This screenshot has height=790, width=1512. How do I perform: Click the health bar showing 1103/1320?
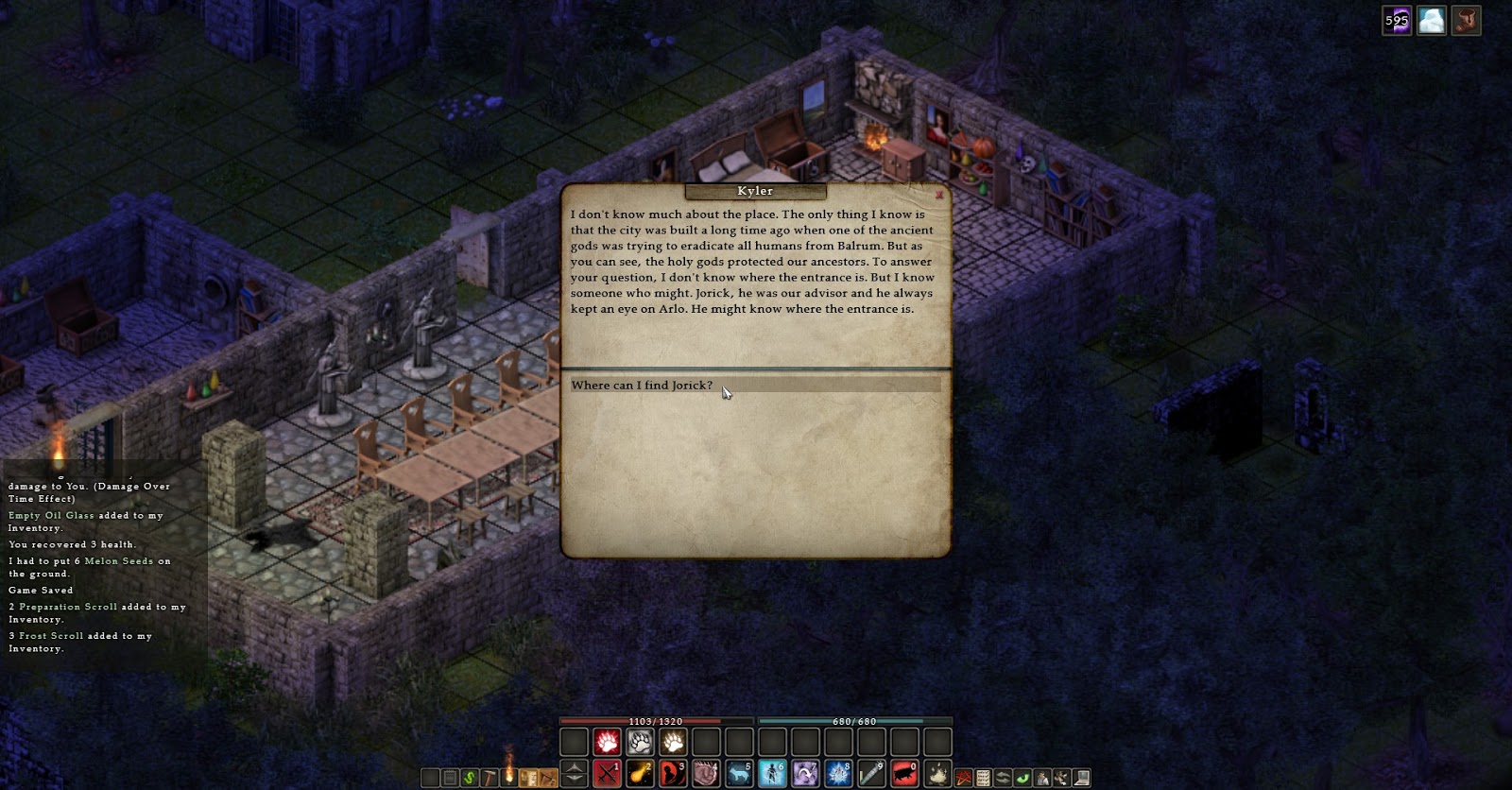click(643, 720)
